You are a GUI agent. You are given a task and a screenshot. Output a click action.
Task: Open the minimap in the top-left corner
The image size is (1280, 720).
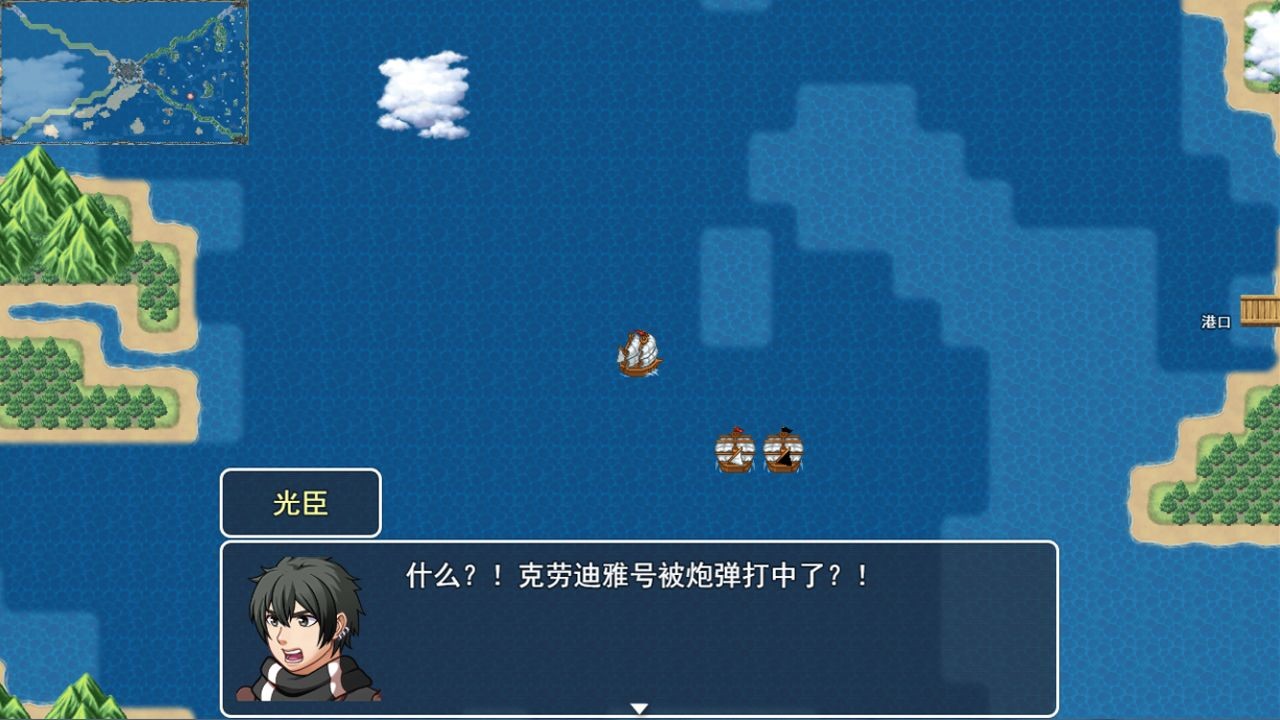coord(125,75)
